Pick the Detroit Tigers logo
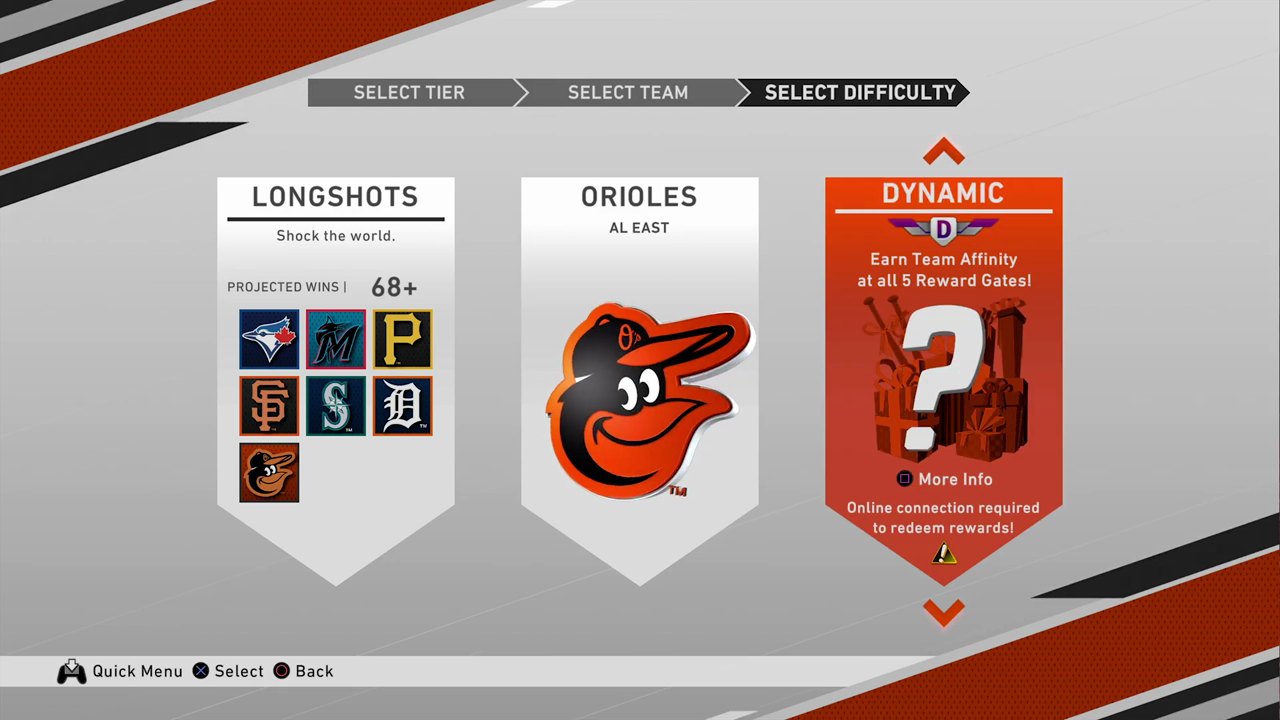Image resolution: width=1280 pixels, height=720 pixels. click(x=402, y=406)
